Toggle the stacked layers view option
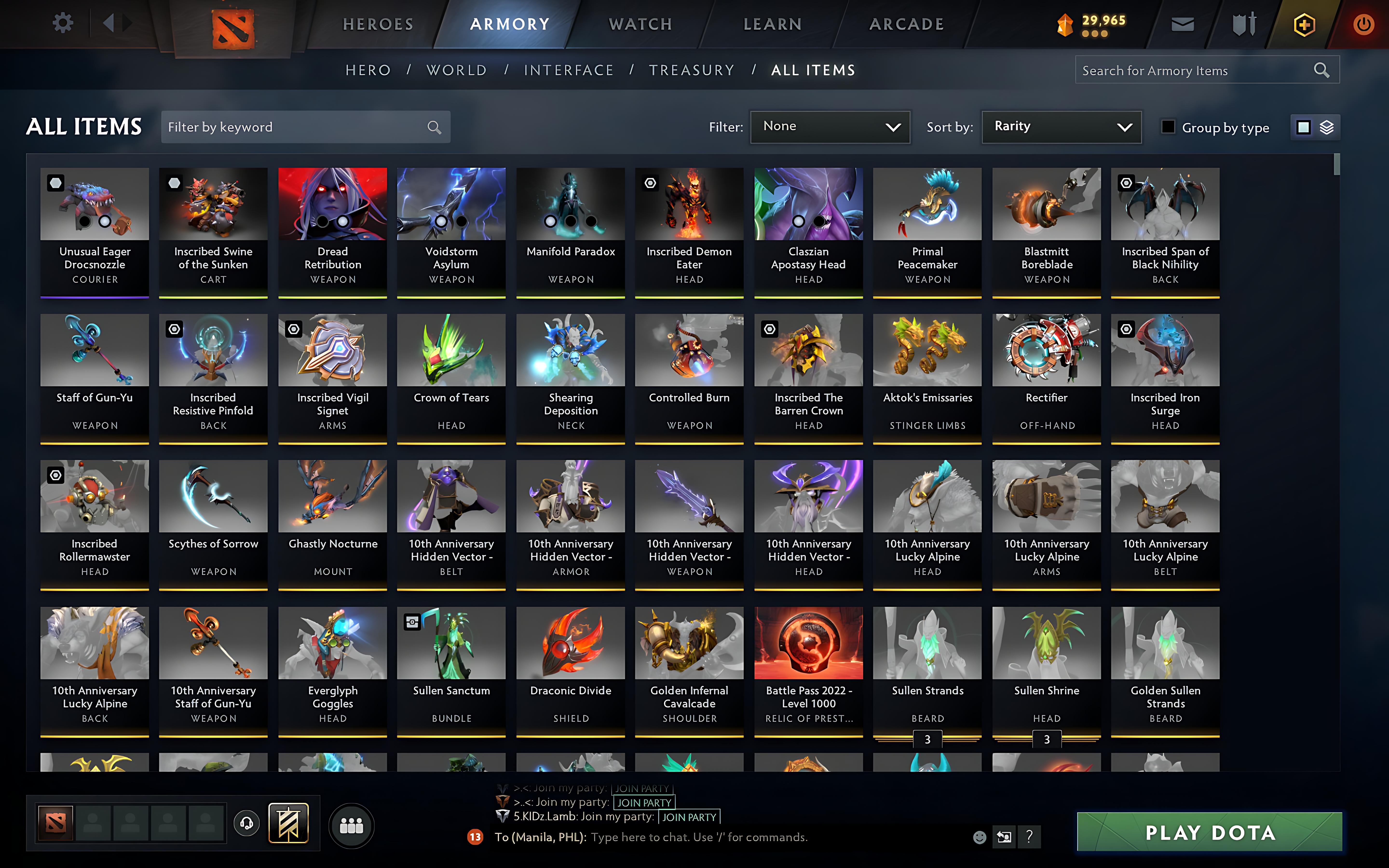1389x868 pixels. coord(1326,127)
